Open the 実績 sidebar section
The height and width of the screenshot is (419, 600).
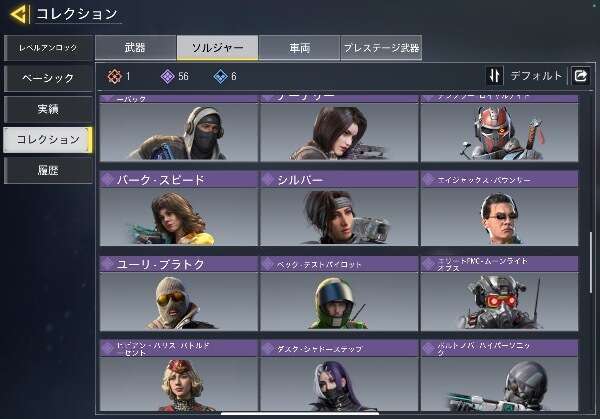click(47, 108)
